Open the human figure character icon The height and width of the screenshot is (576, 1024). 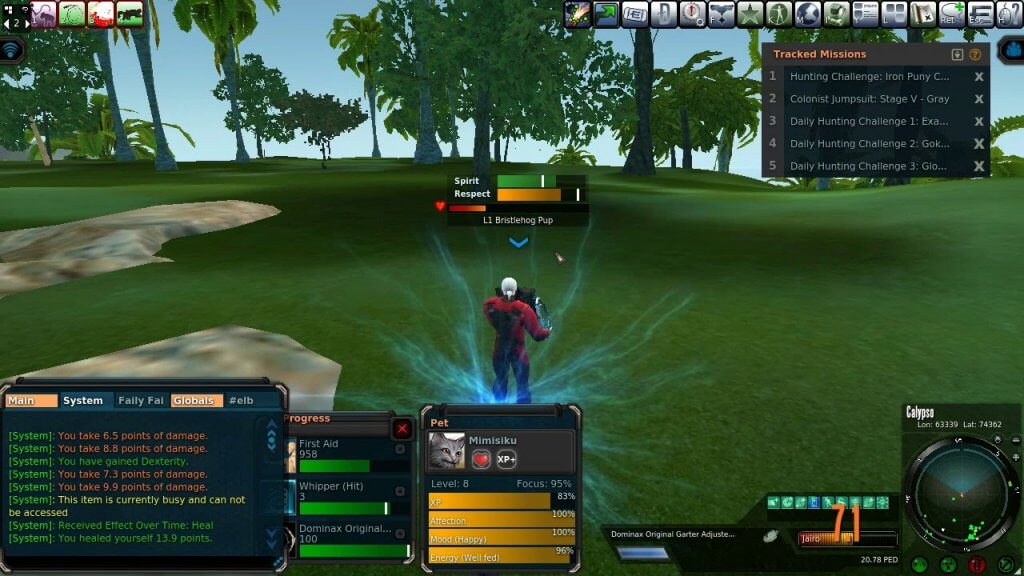coord(779,14)
